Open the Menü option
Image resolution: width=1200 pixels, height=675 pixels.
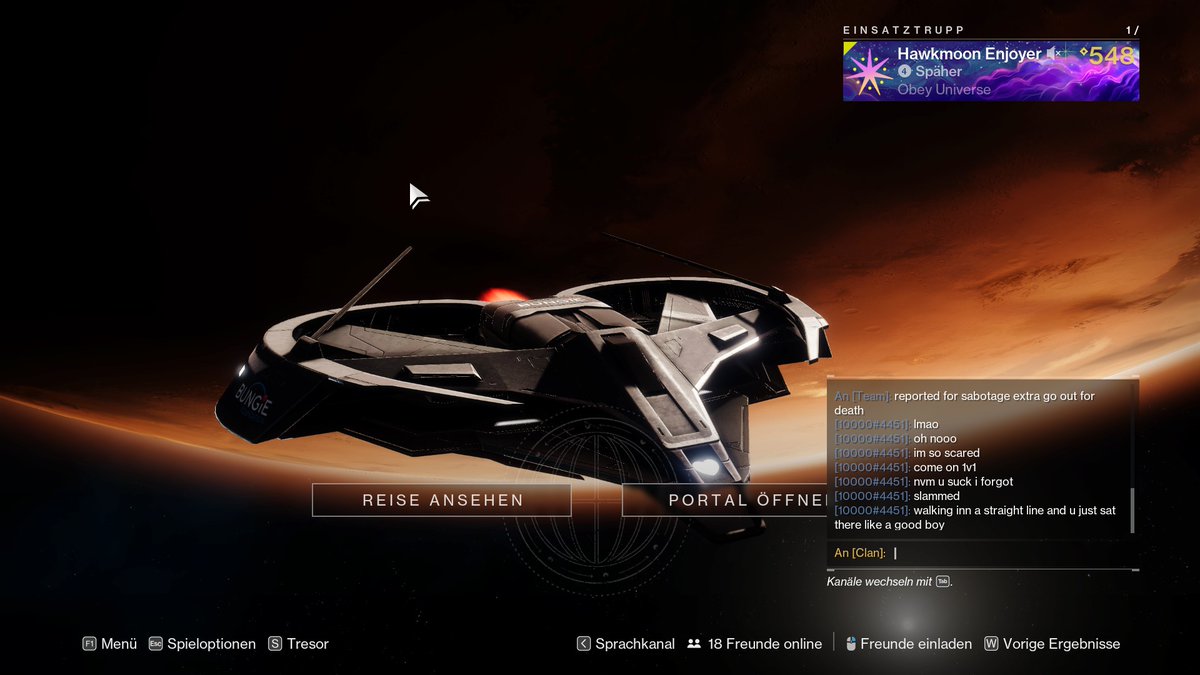point(110,644)
